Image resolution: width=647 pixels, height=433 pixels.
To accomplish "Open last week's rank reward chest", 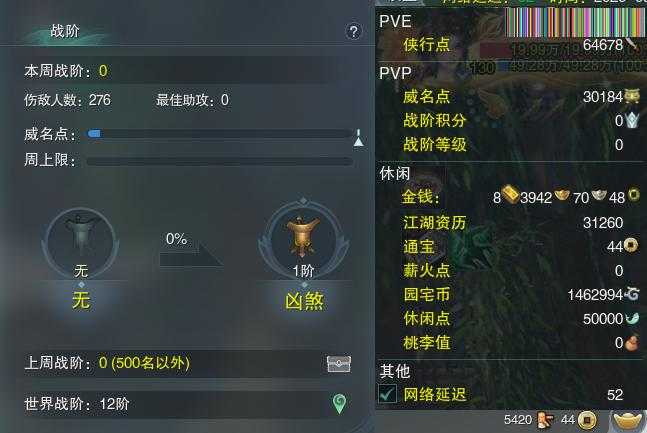I will click(x=339, y=364).
